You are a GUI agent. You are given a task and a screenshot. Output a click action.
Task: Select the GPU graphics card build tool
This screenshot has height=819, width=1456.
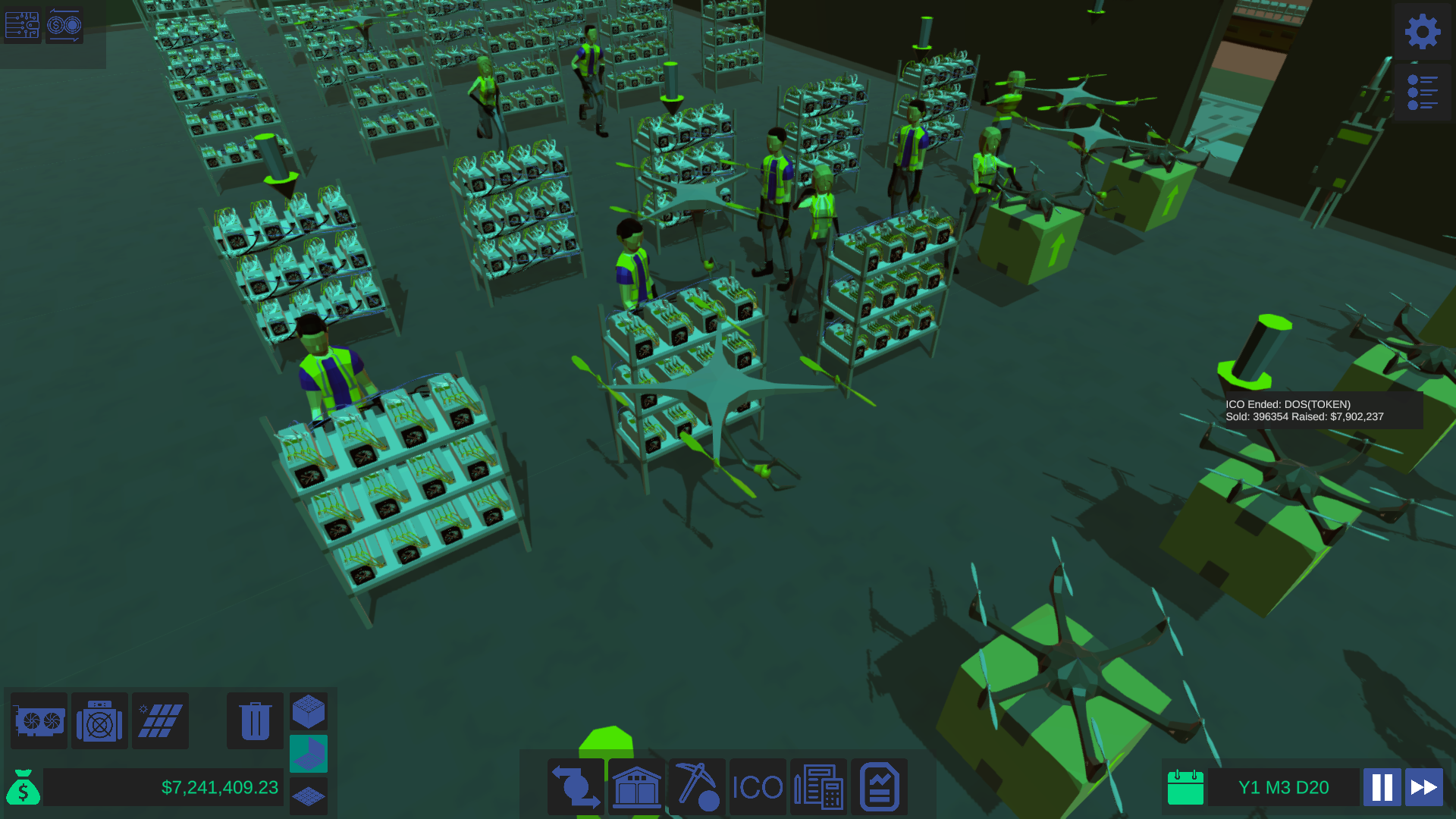39,721
